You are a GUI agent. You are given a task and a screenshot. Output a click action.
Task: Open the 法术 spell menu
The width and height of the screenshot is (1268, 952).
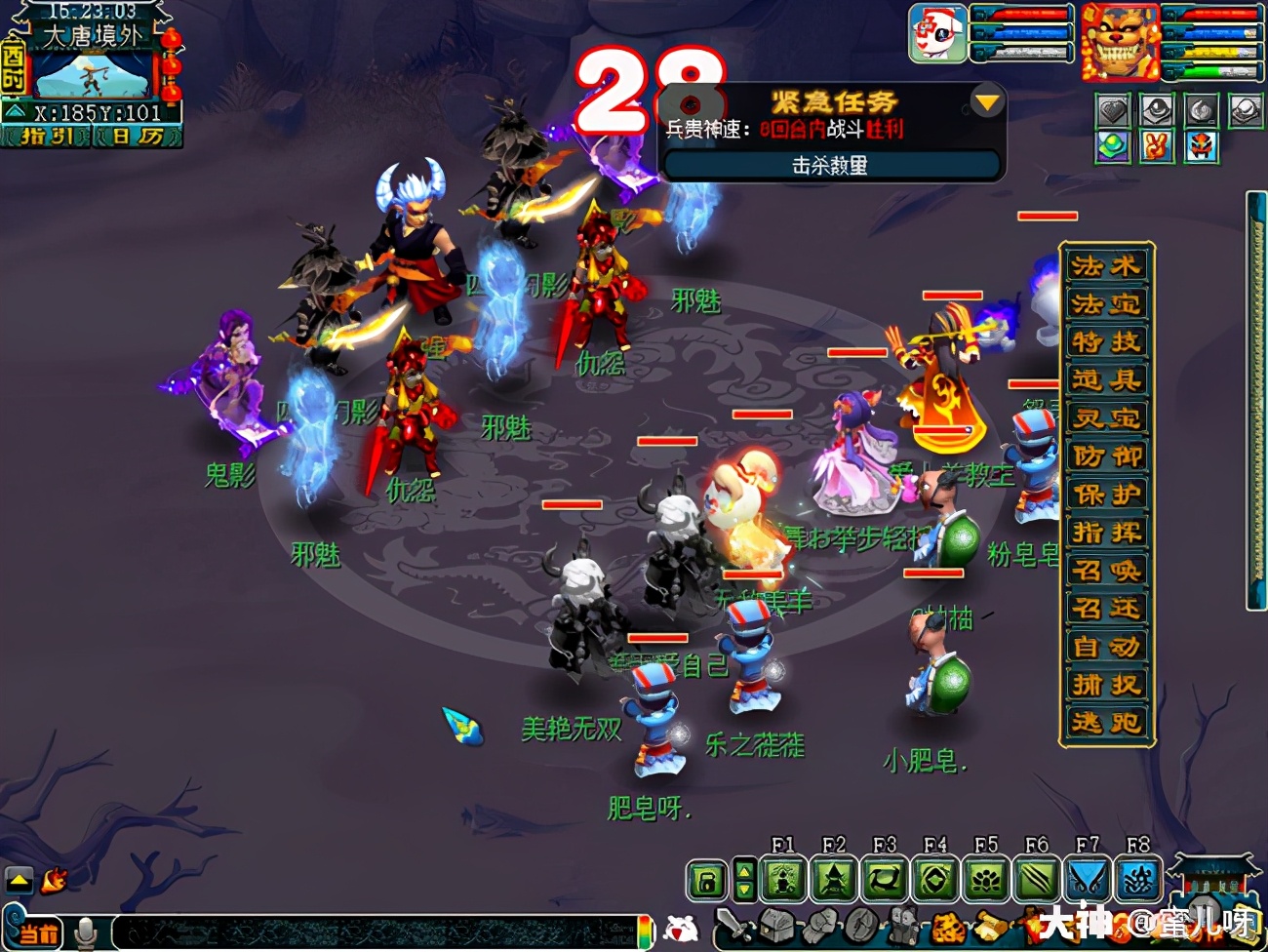[1106, 266]
